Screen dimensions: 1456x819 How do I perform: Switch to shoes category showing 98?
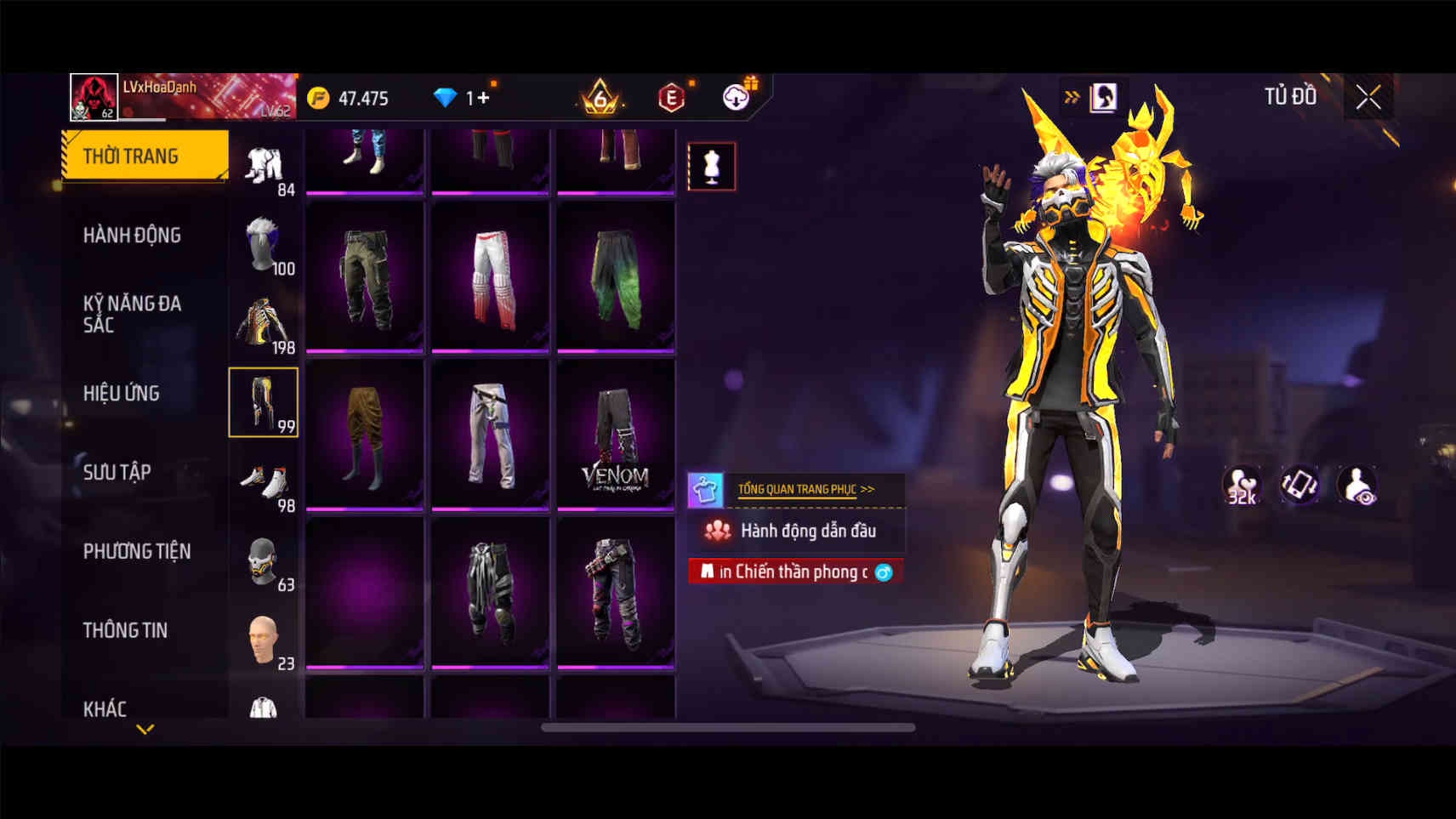(x=264, y=482)
